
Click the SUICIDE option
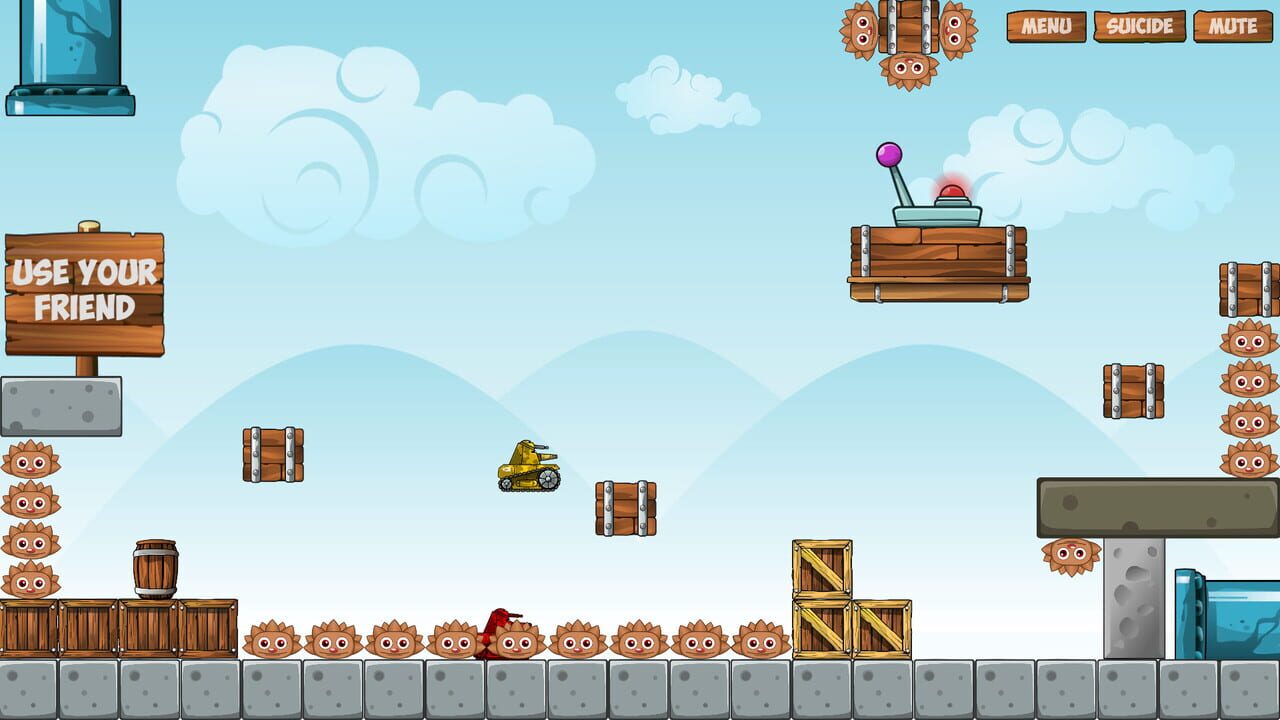[x=1141, y=25]
